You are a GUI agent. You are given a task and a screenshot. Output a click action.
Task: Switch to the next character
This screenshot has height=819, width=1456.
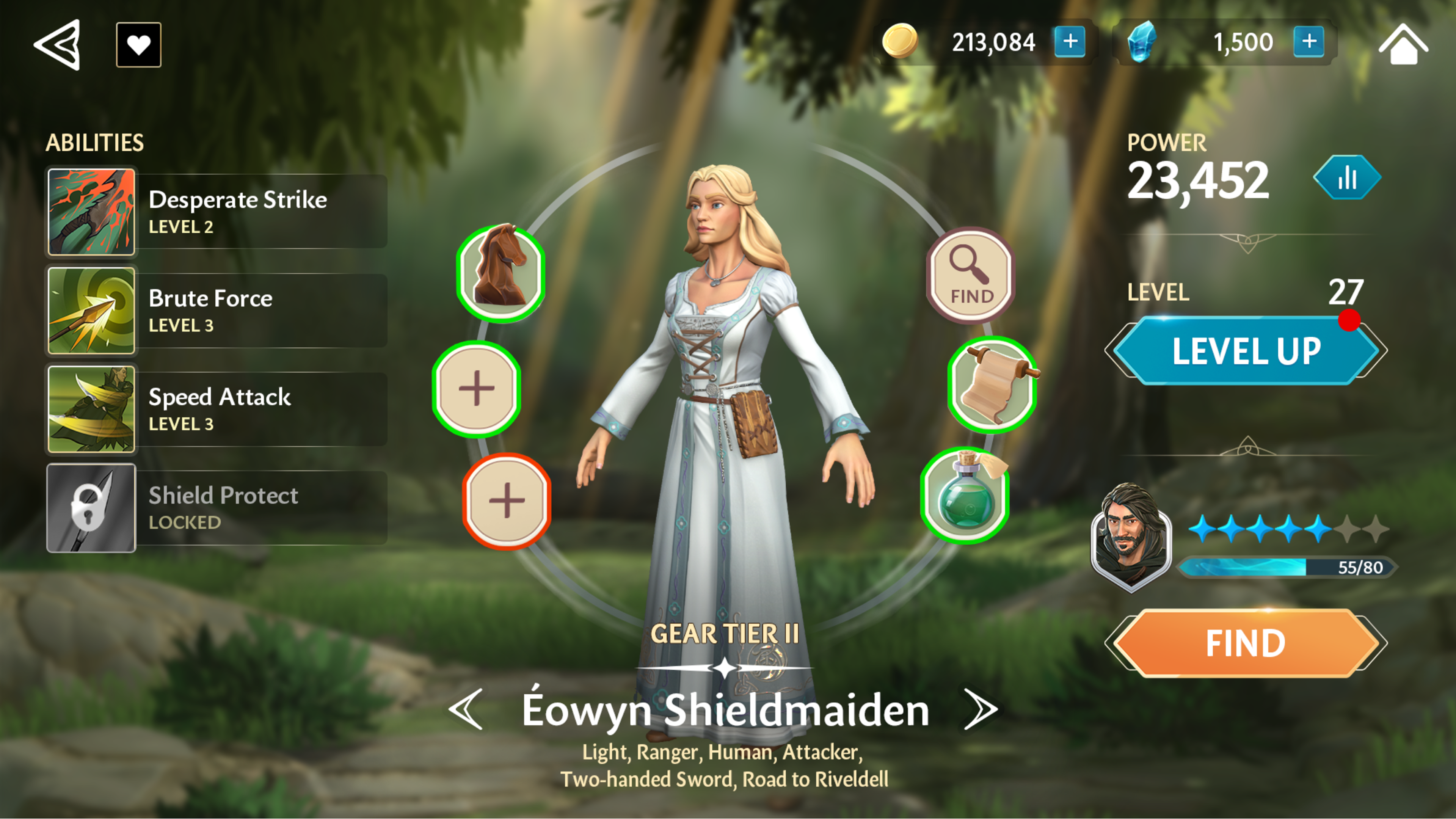coord(981,709)
